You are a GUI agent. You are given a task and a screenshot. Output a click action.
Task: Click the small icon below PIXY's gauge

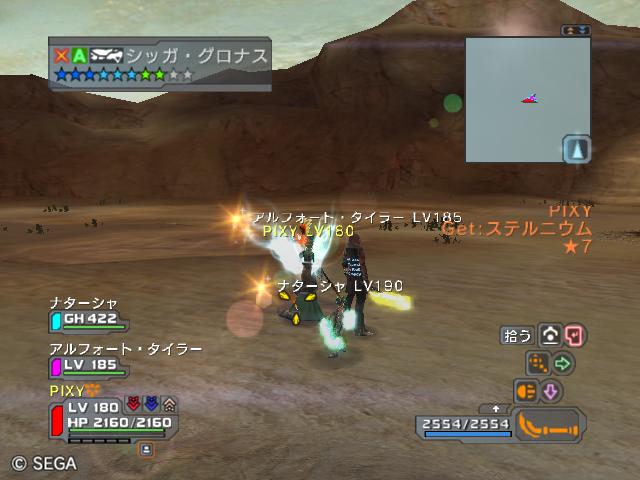coord(146,449)
